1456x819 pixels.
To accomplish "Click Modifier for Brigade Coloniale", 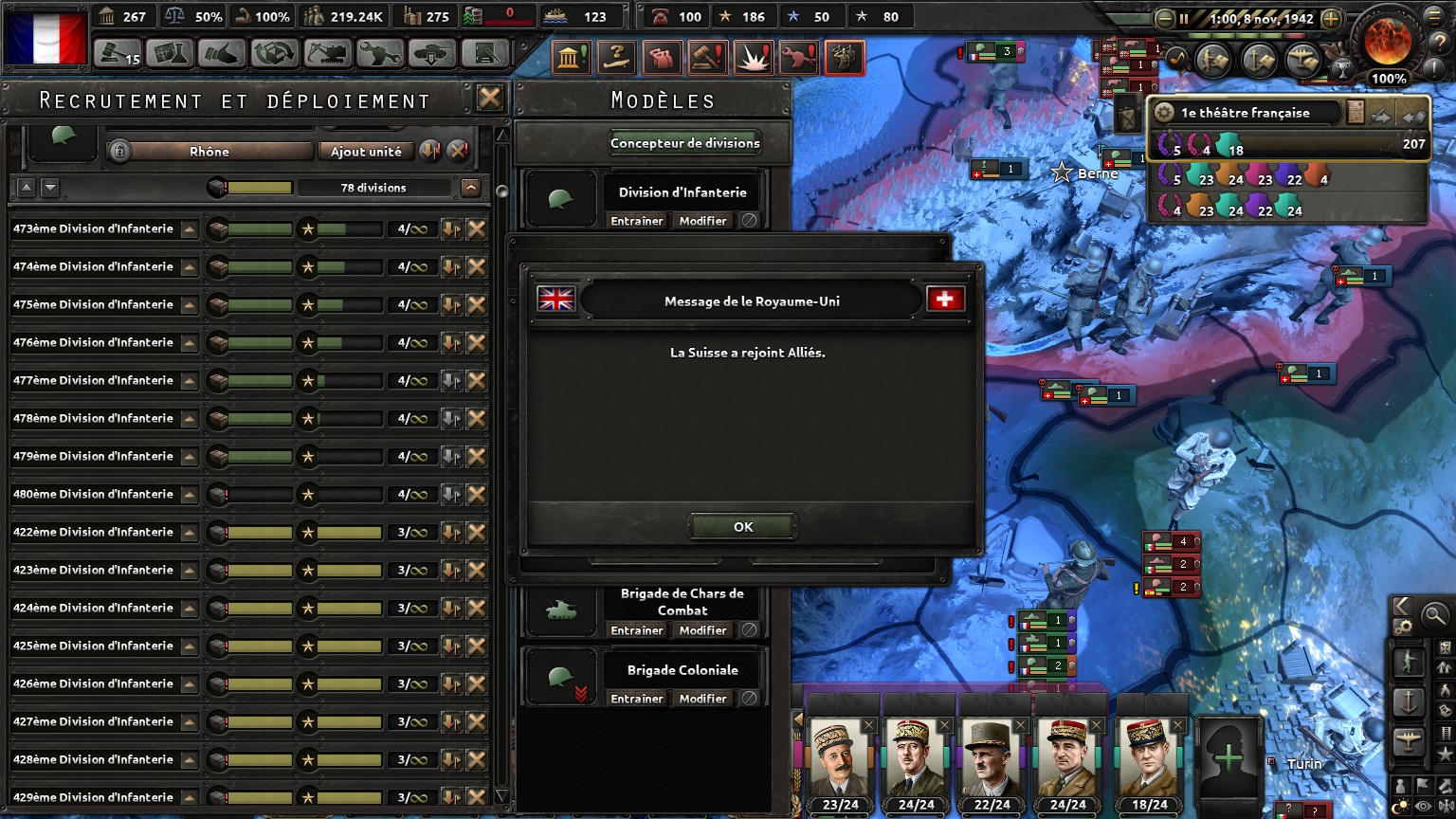I will [x=702, y=699].
